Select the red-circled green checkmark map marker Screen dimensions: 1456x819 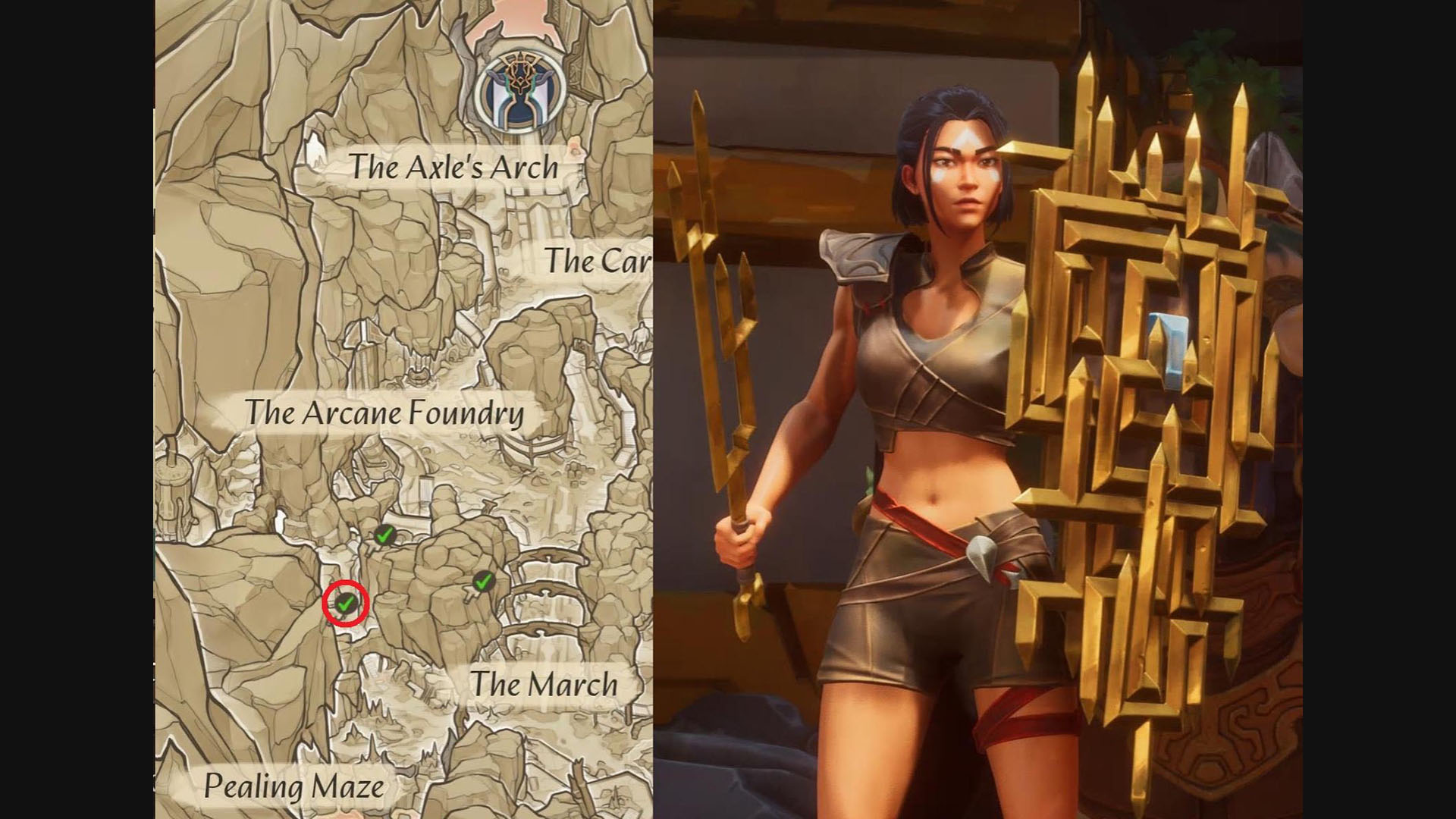346,604
